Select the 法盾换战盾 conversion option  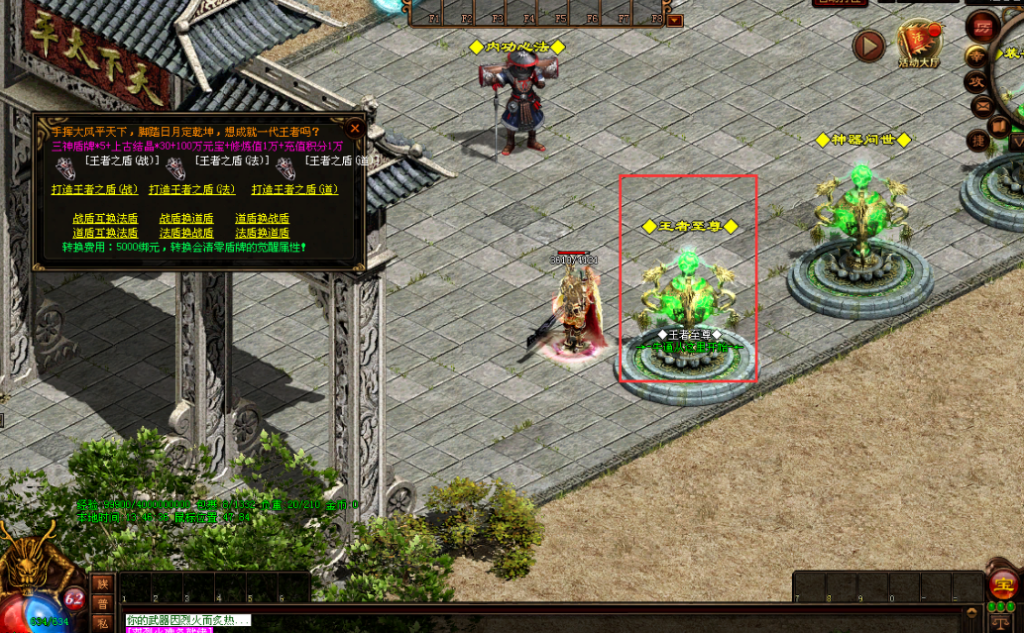pos(186,233)
